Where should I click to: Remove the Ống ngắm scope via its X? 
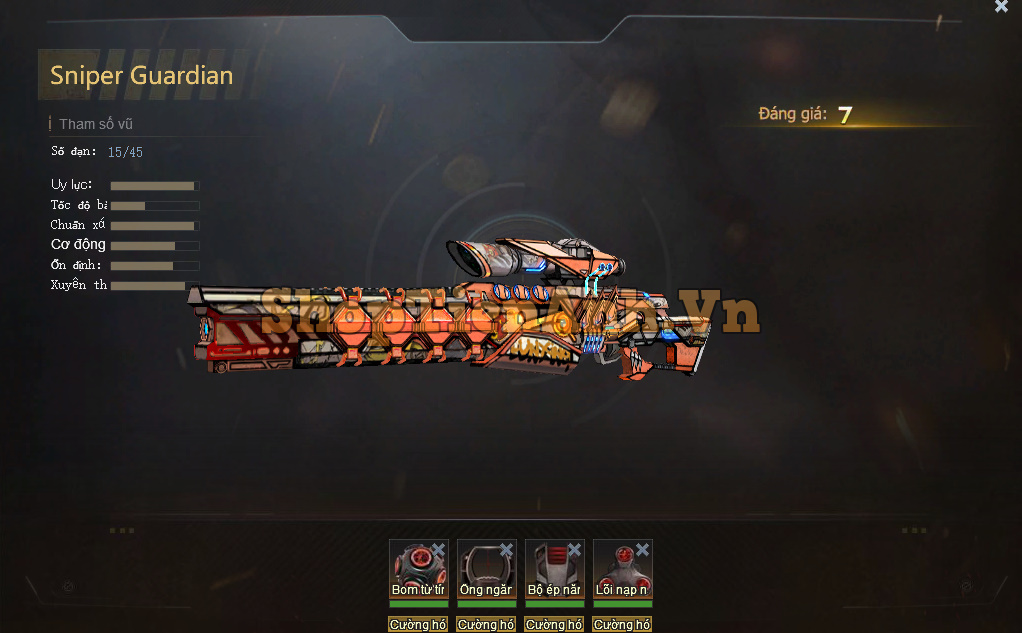click(506, 550)
